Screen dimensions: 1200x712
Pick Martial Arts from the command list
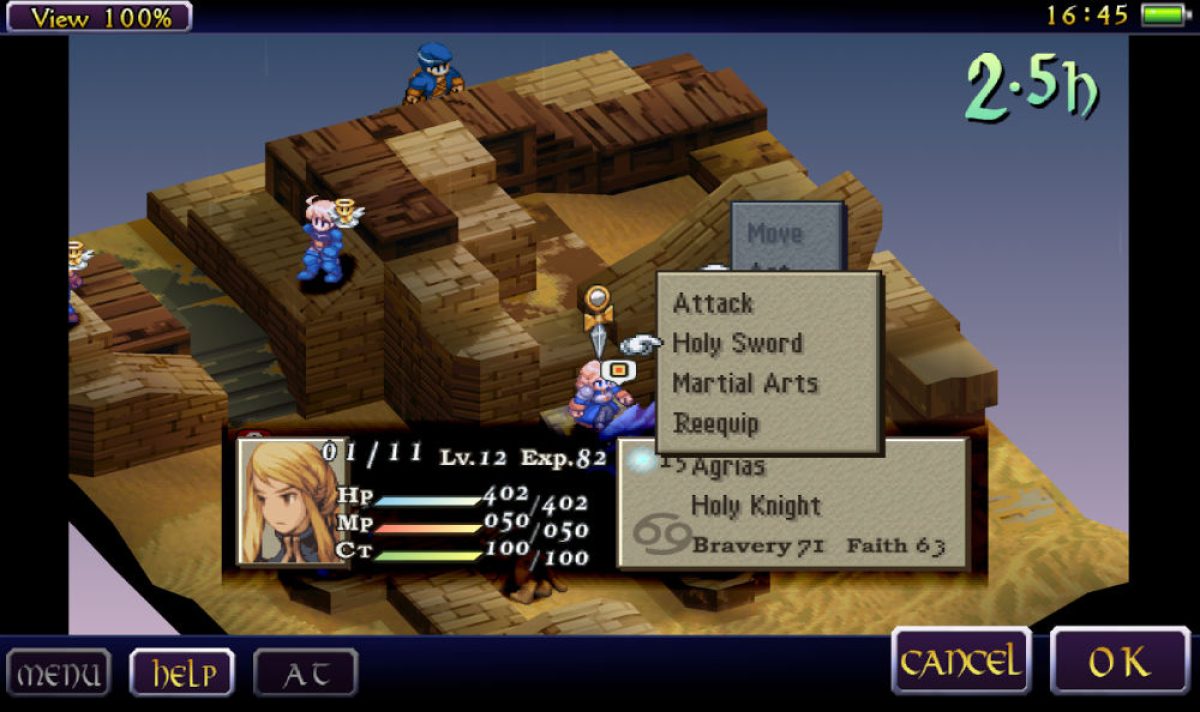[745, 383]
